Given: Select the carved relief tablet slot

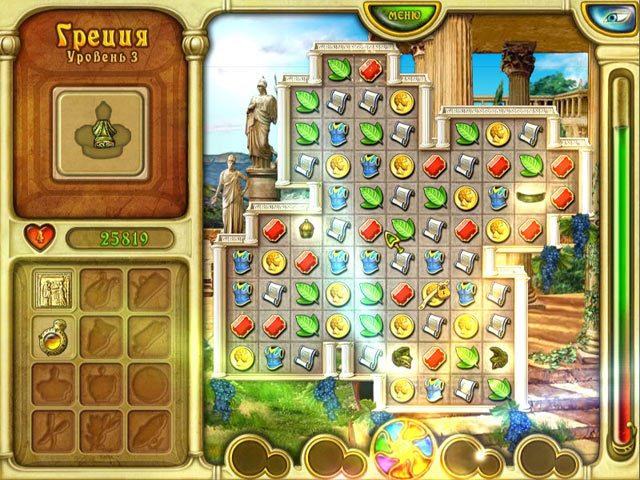Looking at the screenshot, I should [x=51, y=289].
